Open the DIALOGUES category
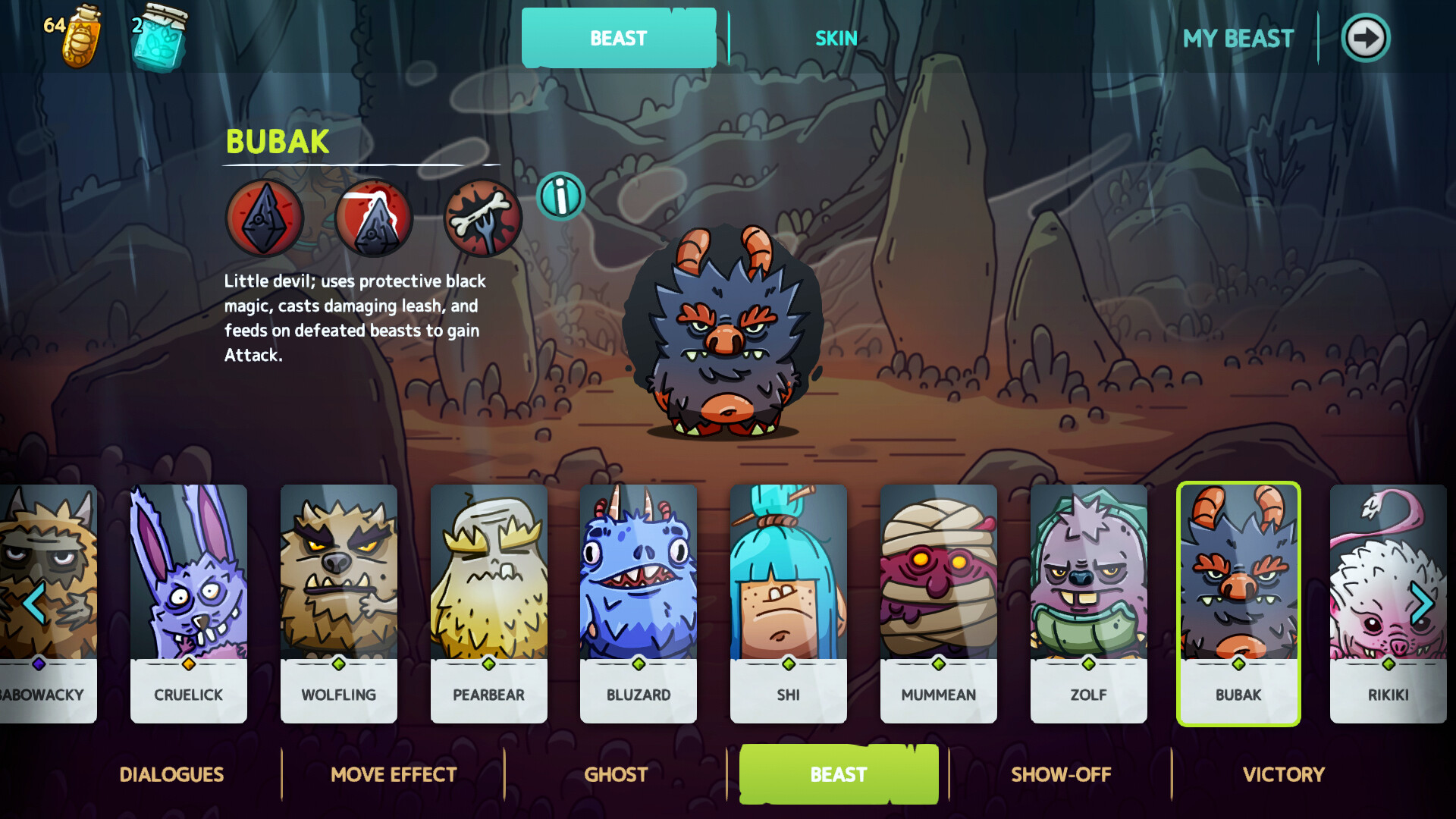Viewport: 1456px width, 819px height. click(171, 774)
